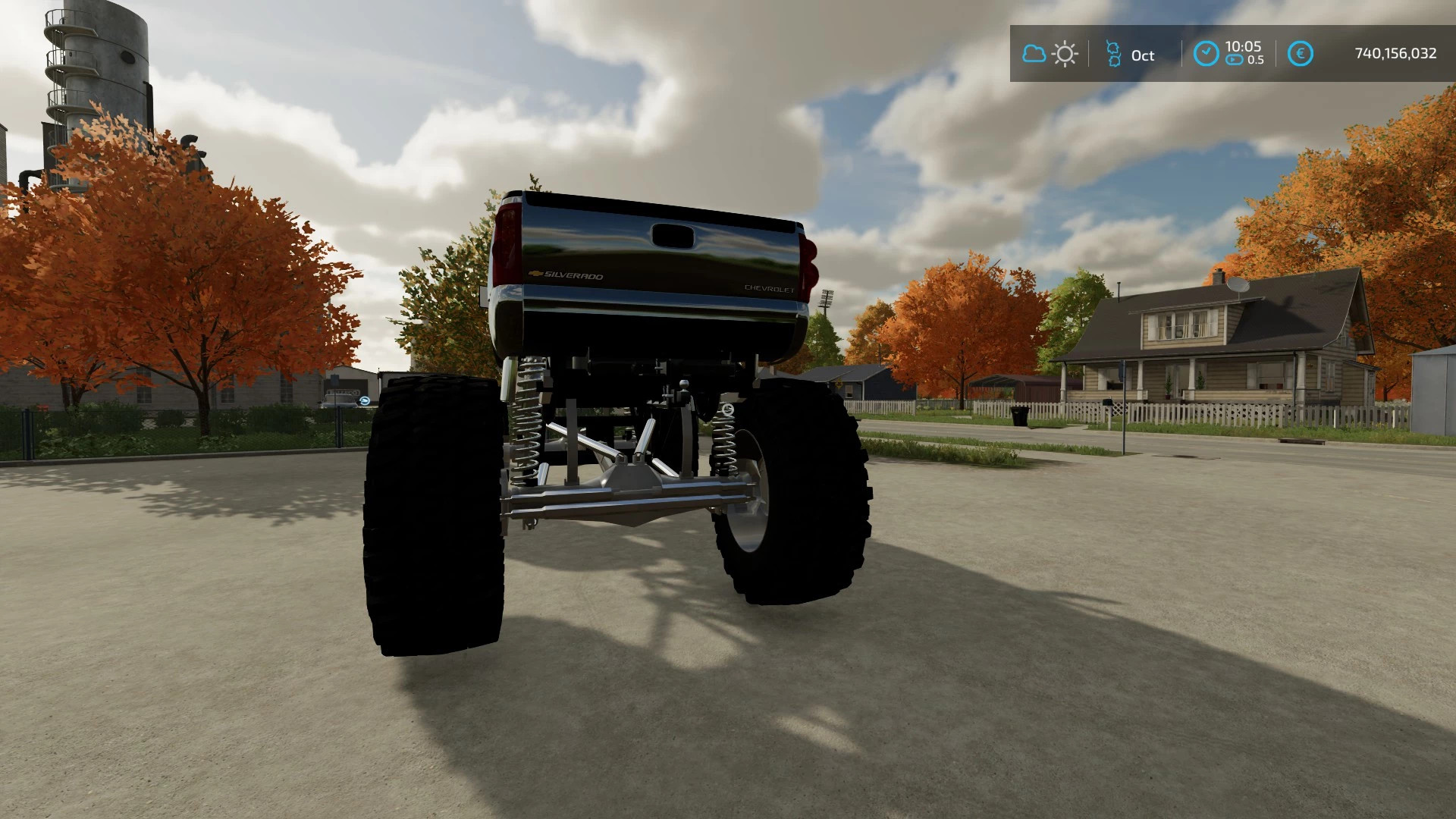Open finances by clicking the money balance

click(1395, 52)
